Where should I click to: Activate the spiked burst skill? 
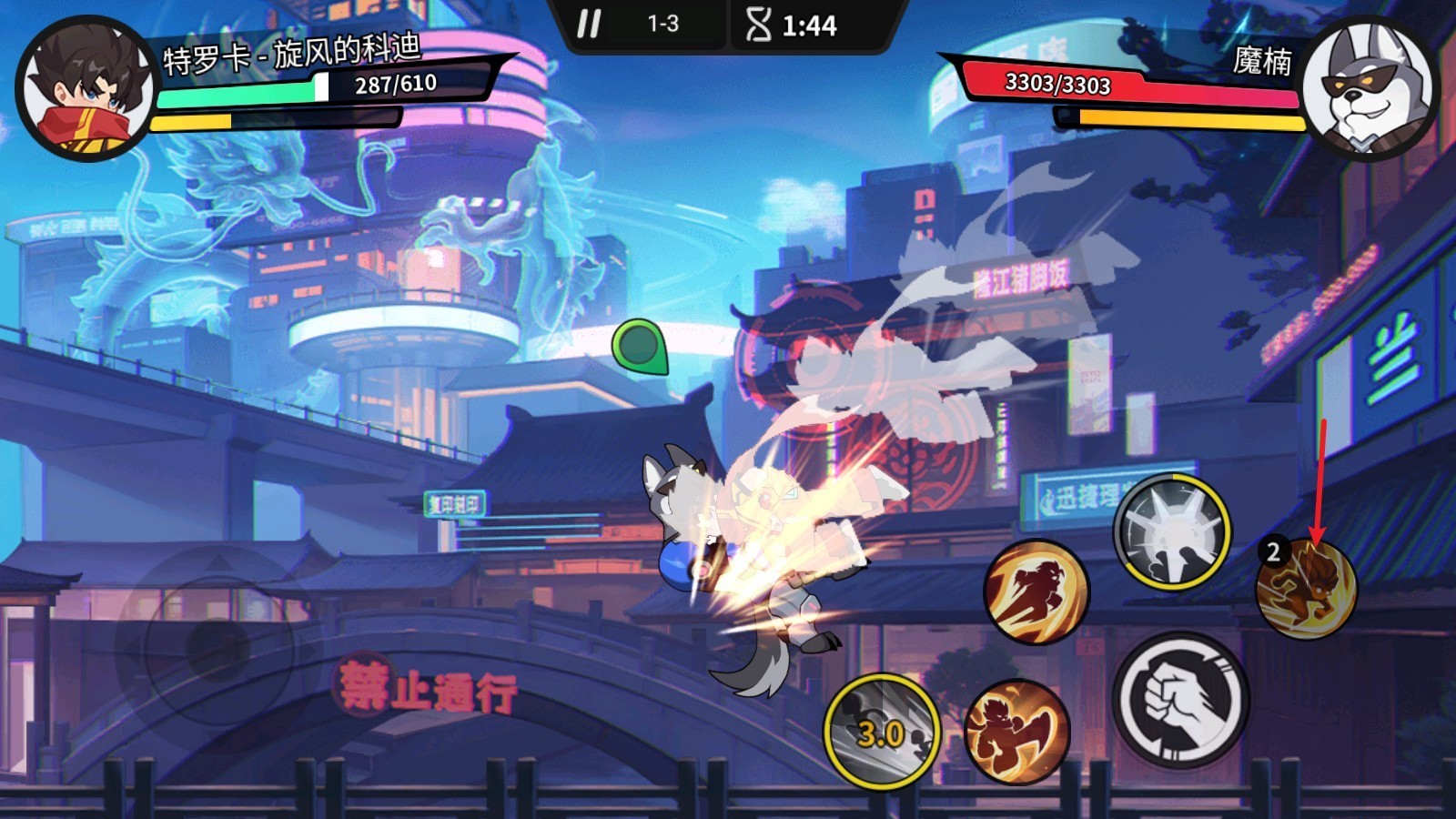pyautogui.click(x=1171, y=531)
